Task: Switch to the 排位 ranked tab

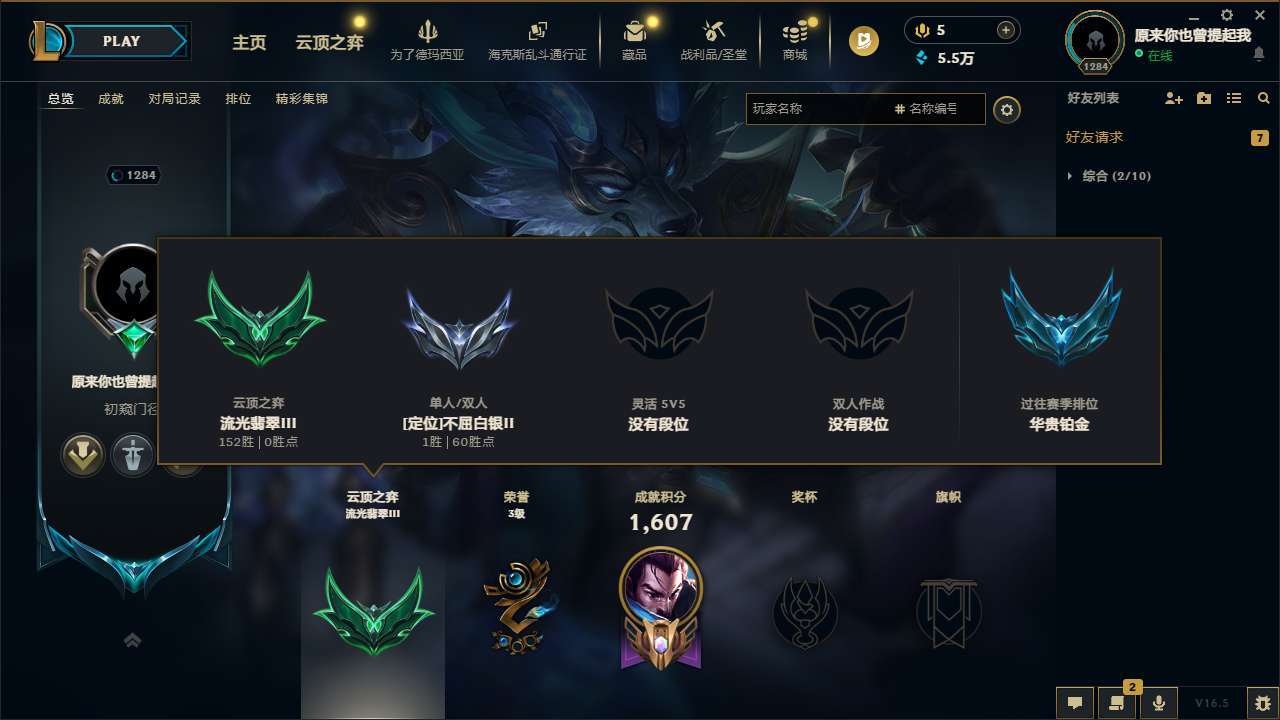Action: 238,99
